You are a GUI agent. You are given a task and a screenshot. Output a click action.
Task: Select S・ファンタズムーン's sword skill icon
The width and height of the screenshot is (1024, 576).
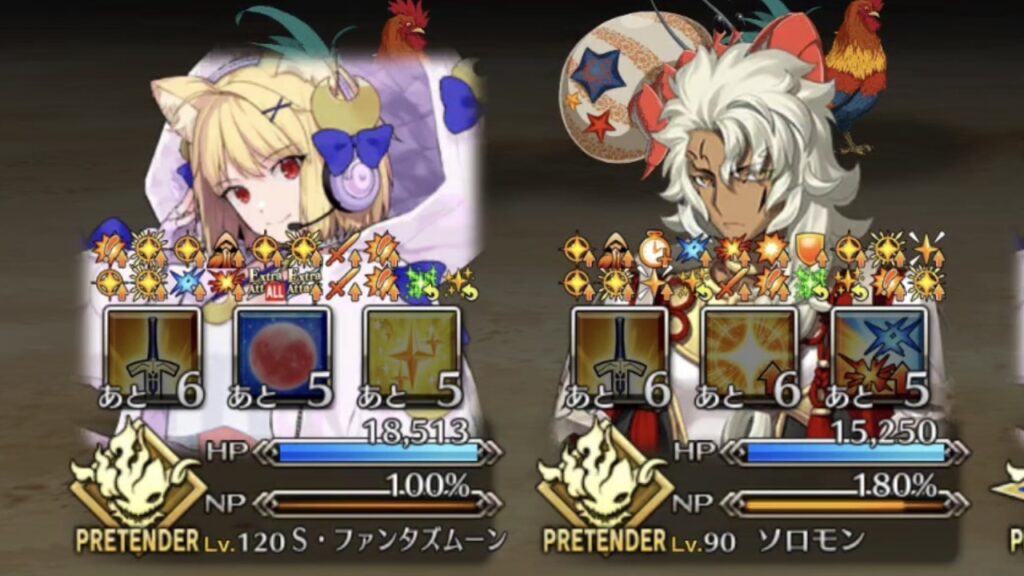click(x=153, y=357)
